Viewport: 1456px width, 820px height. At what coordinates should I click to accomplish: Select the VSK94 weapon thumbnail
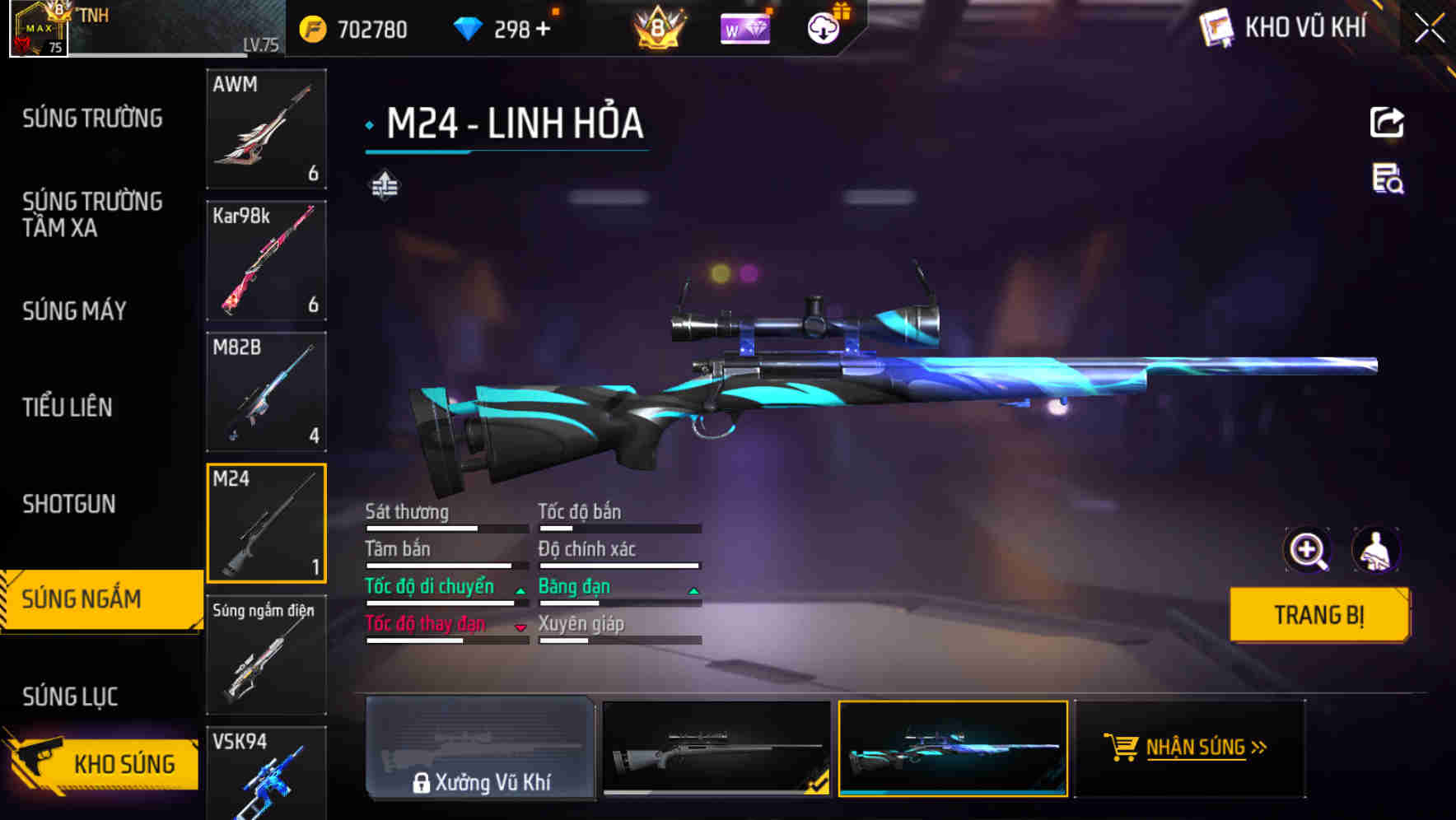click(x=265, y=778)
